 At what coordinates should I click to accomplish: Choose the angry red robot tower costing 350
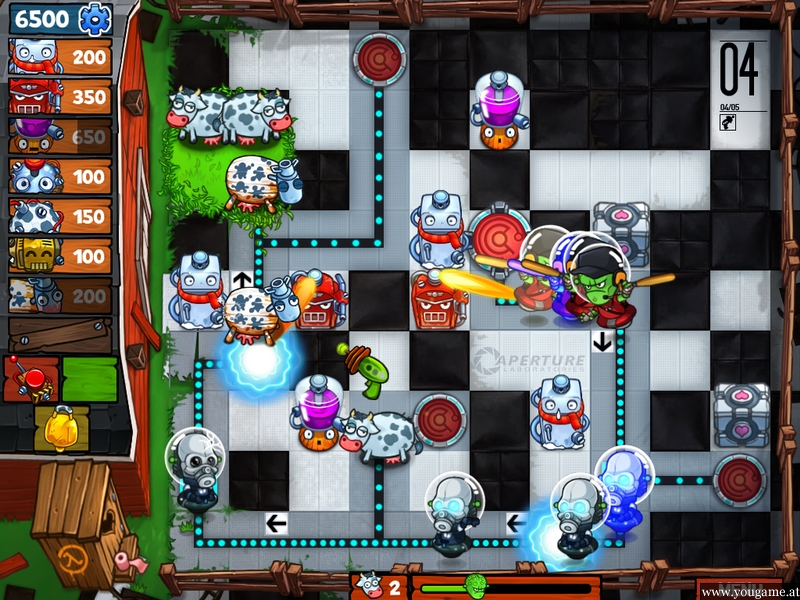coord(58,97)
